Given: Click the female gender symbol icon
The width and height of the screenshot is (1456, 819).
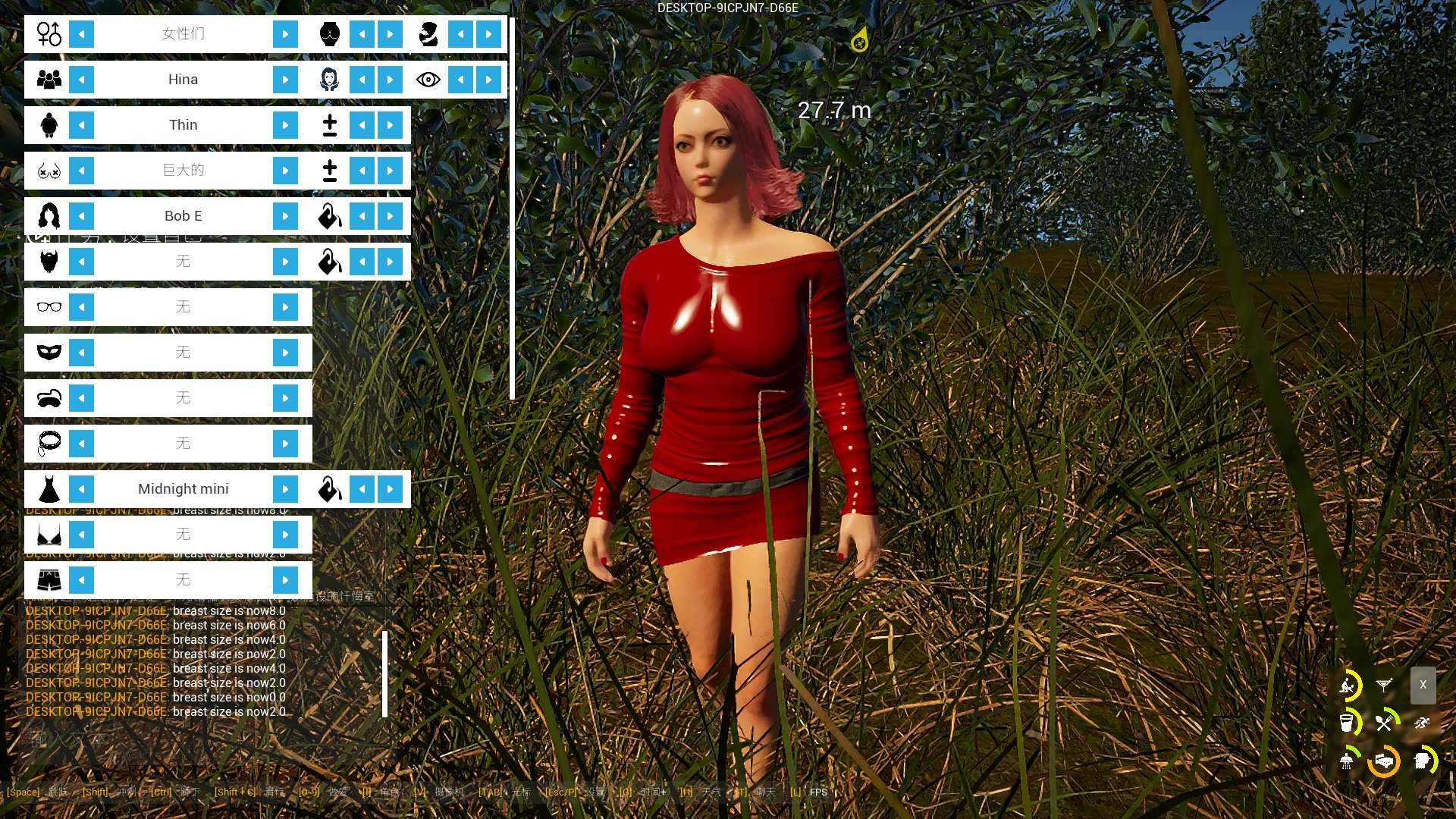Looking at the screenshot, I should pos(49,33).
